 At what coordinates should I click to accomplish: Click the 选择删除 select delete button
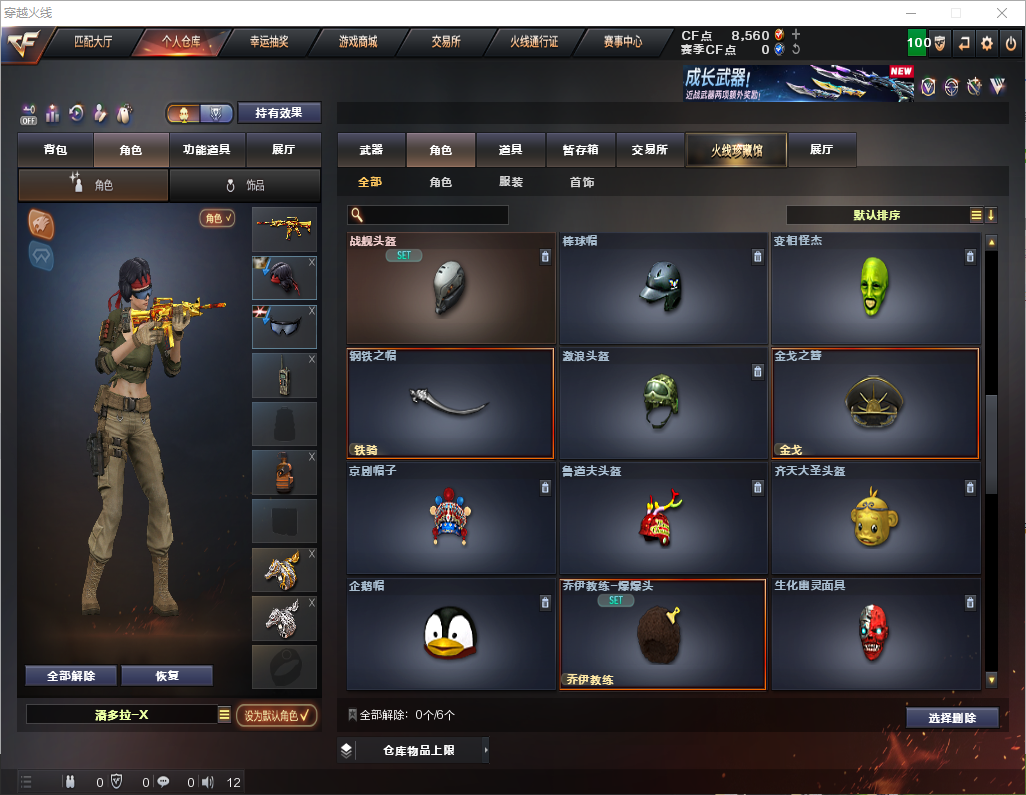click(x=952, y=718)
